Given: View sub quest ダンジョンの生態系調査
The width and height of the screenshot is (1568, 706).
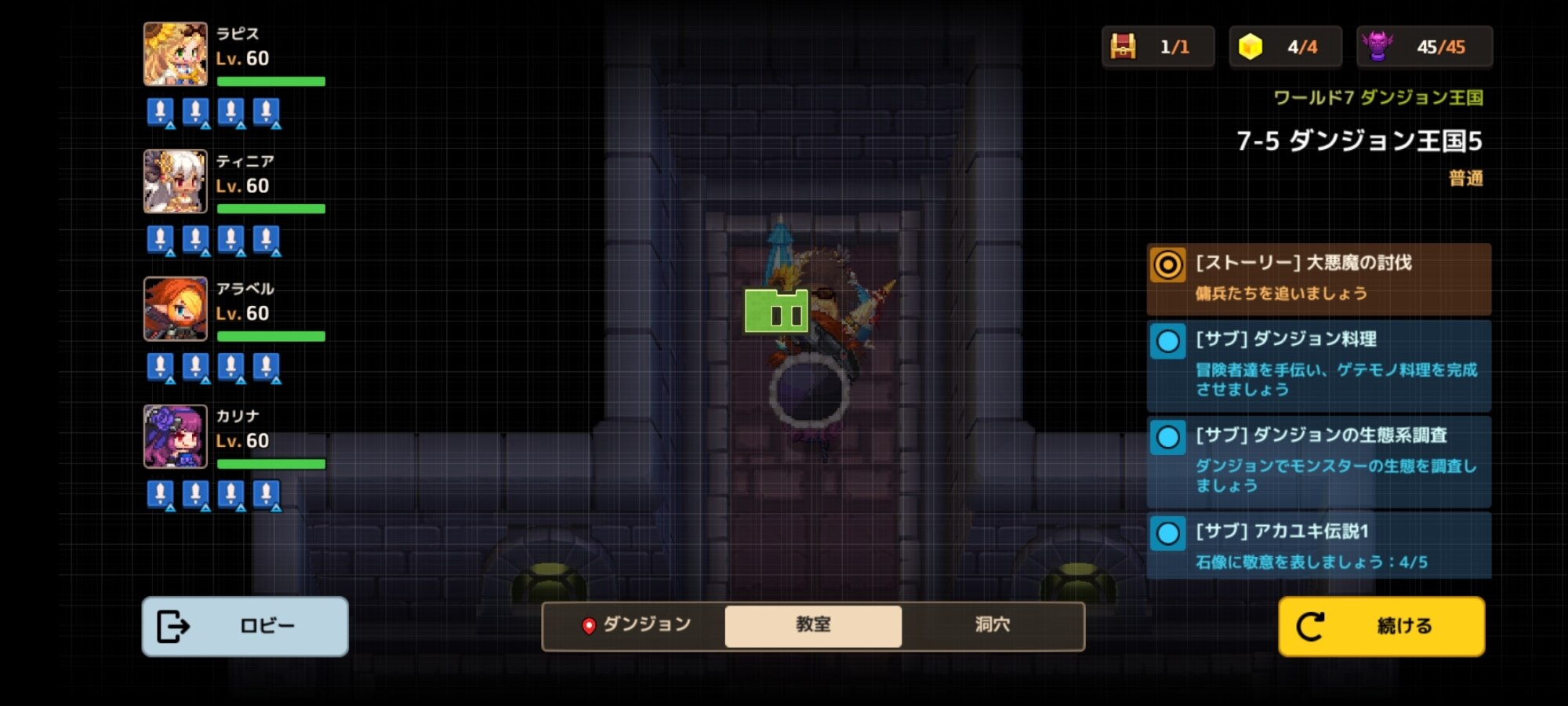Looking at the screenshot, I should click(x=1319, y=461).
